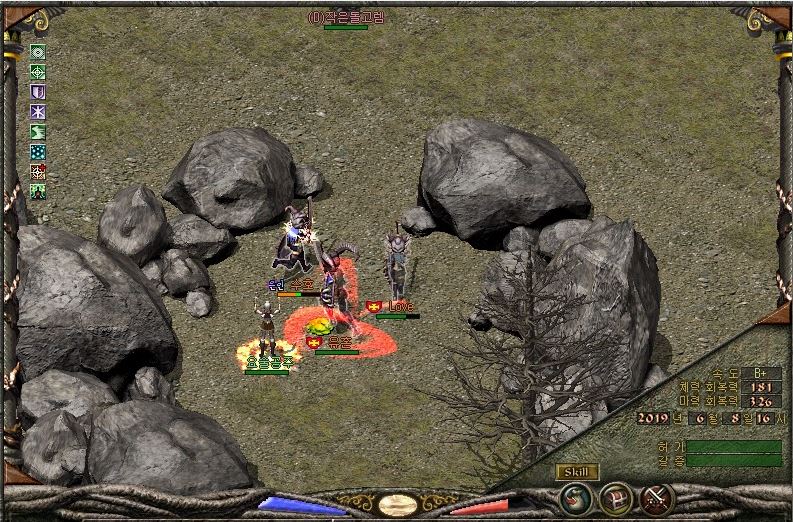Toggle the crossed swords combat button
The height and width of the screenshot is (522, 793).
tap(656, 497)
